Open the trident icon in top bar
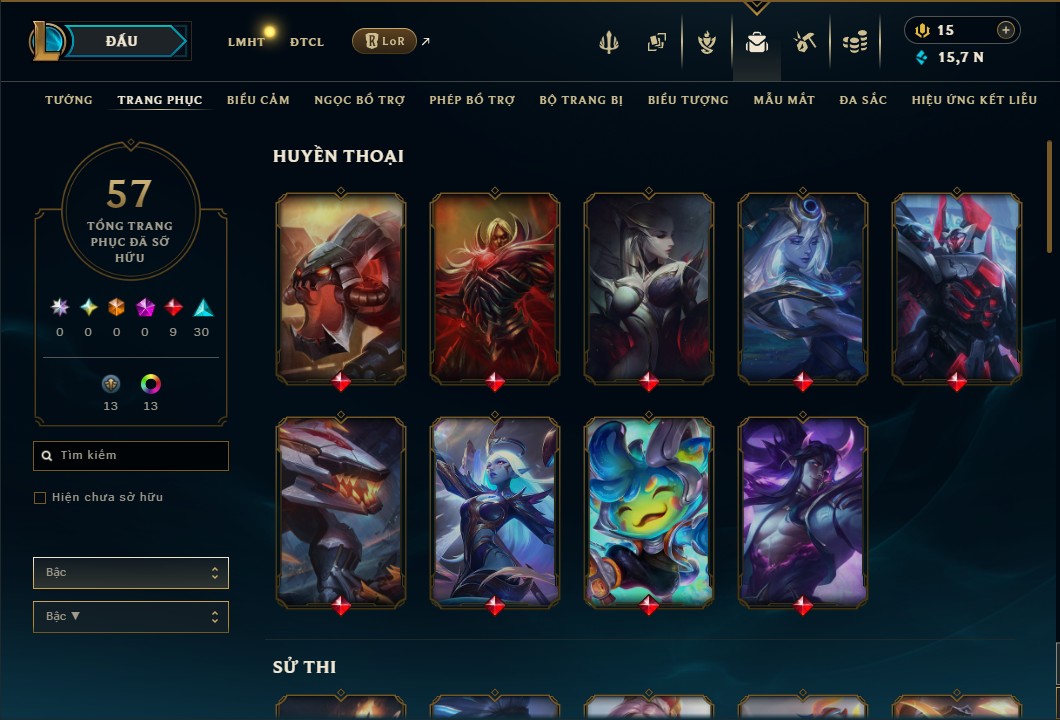This screenshot has width=1060, height=720. [609, 42]
